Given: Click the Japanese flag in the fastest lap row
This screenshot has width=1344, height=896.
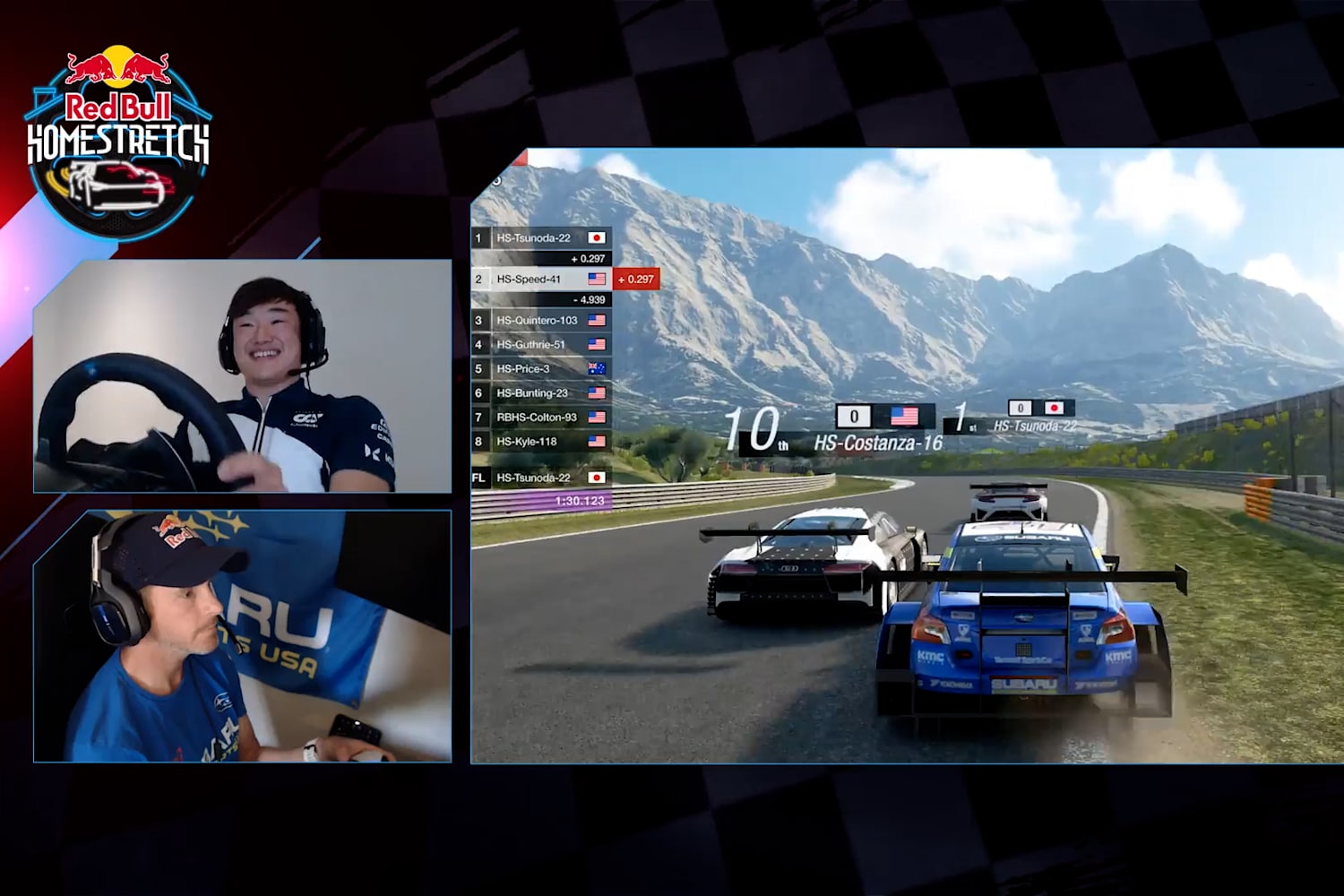Looking at the screenshot, I should [x=597, y=478].
